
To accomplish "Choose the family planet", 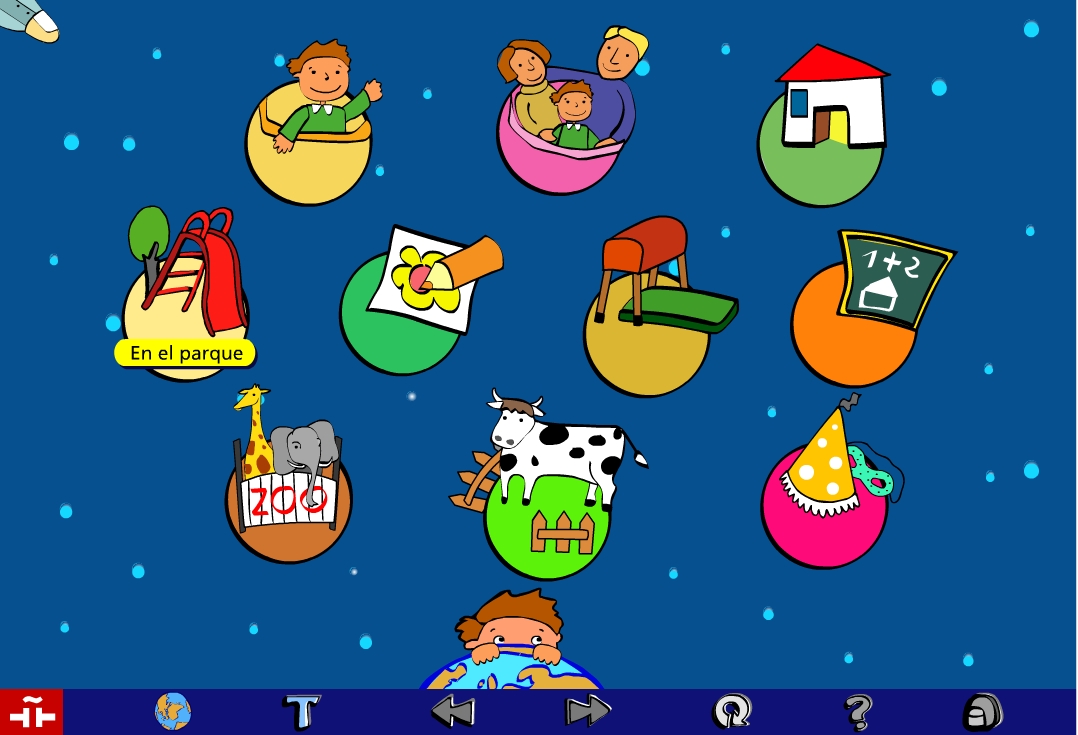I will (x=565, y=115).
